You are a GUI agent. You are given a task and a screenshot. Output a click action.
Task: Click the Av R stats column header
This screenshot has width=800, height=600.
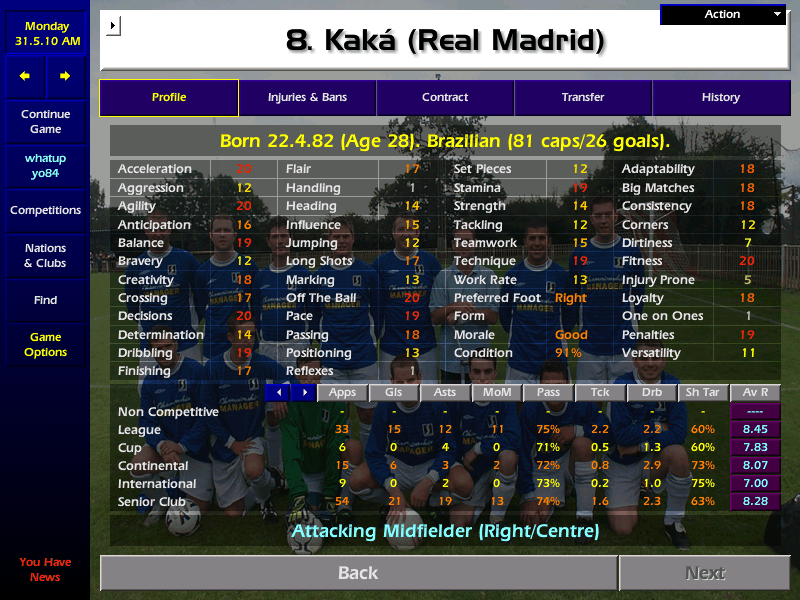[755, 393]
